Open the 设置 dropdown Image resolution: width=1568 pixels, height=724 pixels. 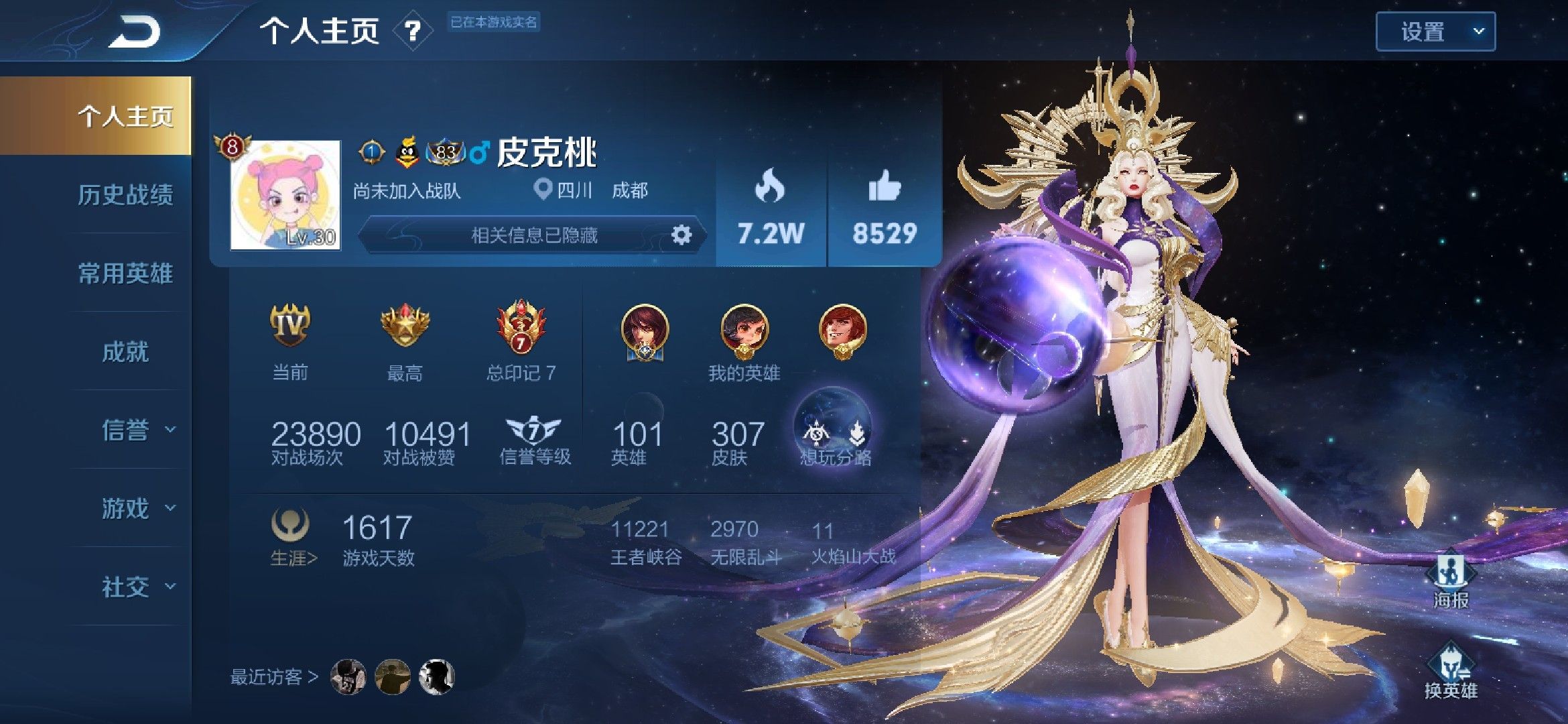click(x=1435, y=32)
